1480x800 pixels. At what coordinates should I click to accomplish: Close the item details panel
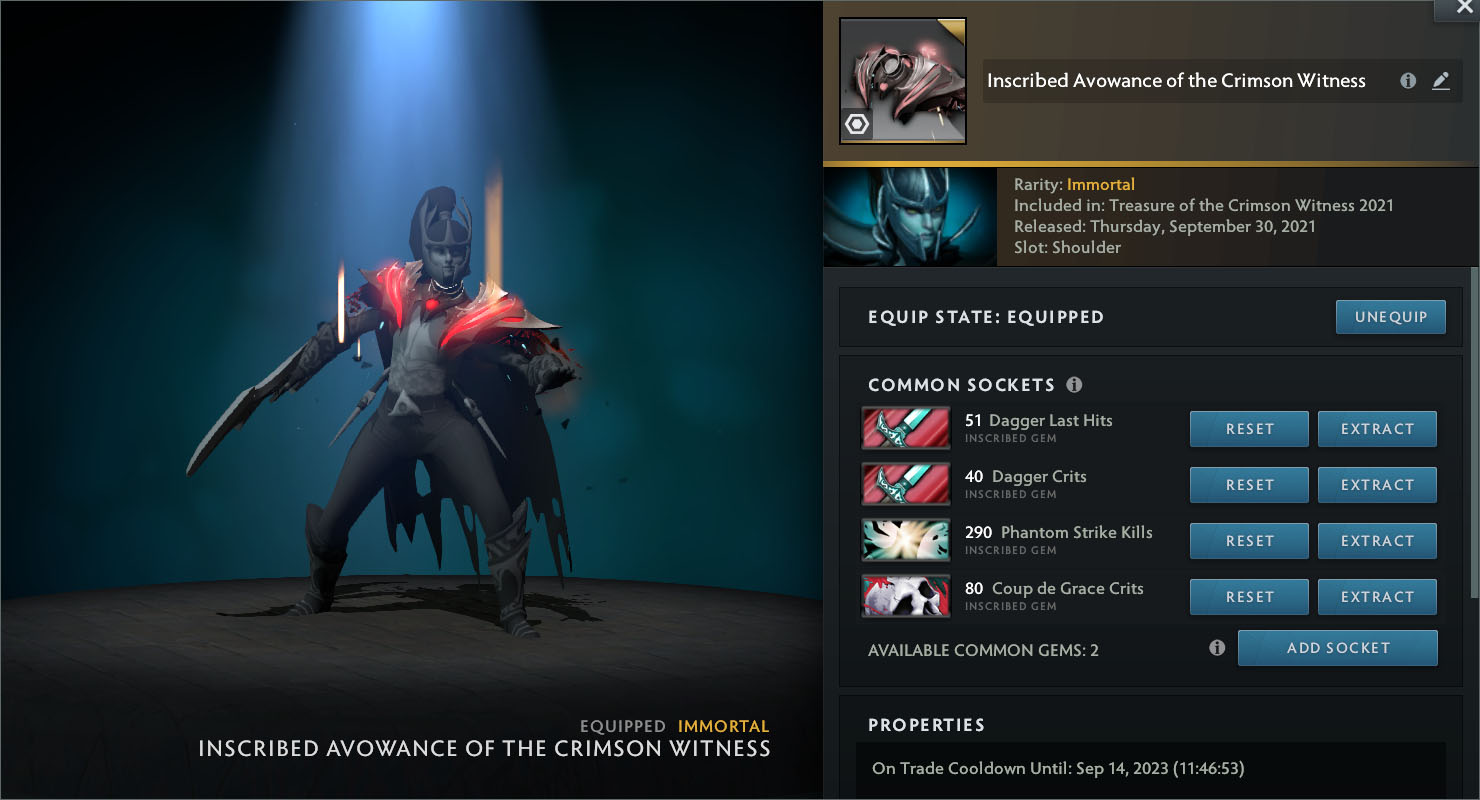coord(1456,8)
